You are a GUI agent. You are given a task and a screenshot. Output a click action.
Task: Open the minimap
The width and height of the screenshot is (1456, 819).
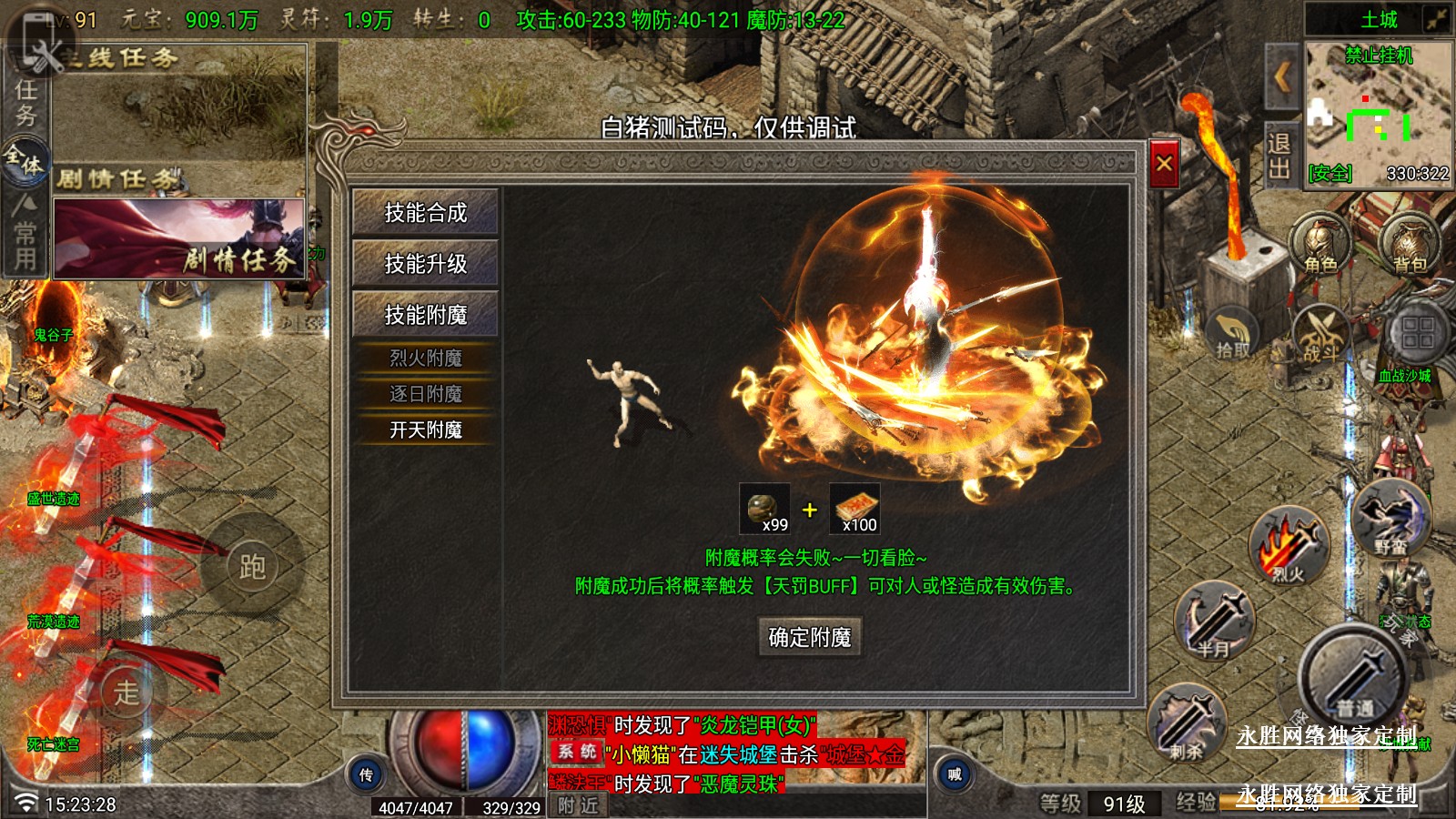(1378, 114)
